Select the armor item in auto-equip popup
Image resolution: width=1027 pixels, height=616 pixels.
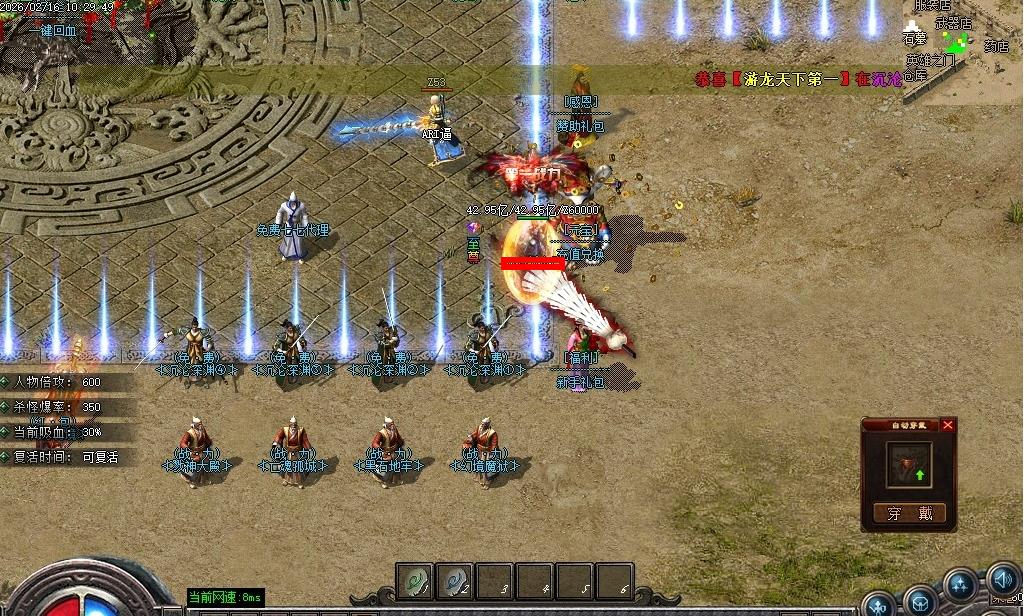[x=908, y=465]
